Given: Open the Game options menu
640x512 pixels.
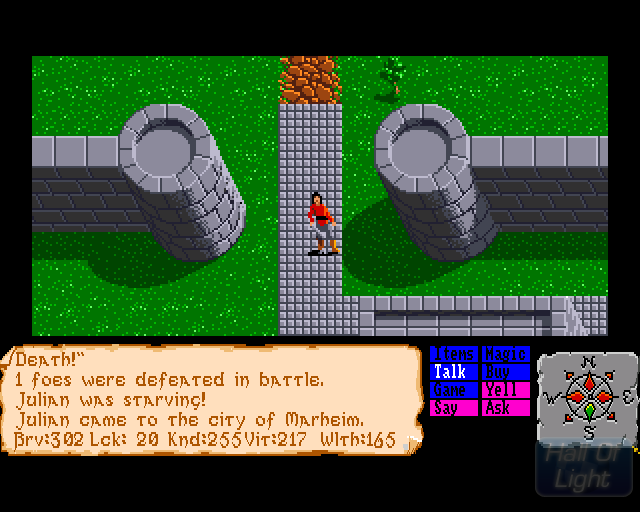Looking at the screenshot, I should tap(454, 390).
